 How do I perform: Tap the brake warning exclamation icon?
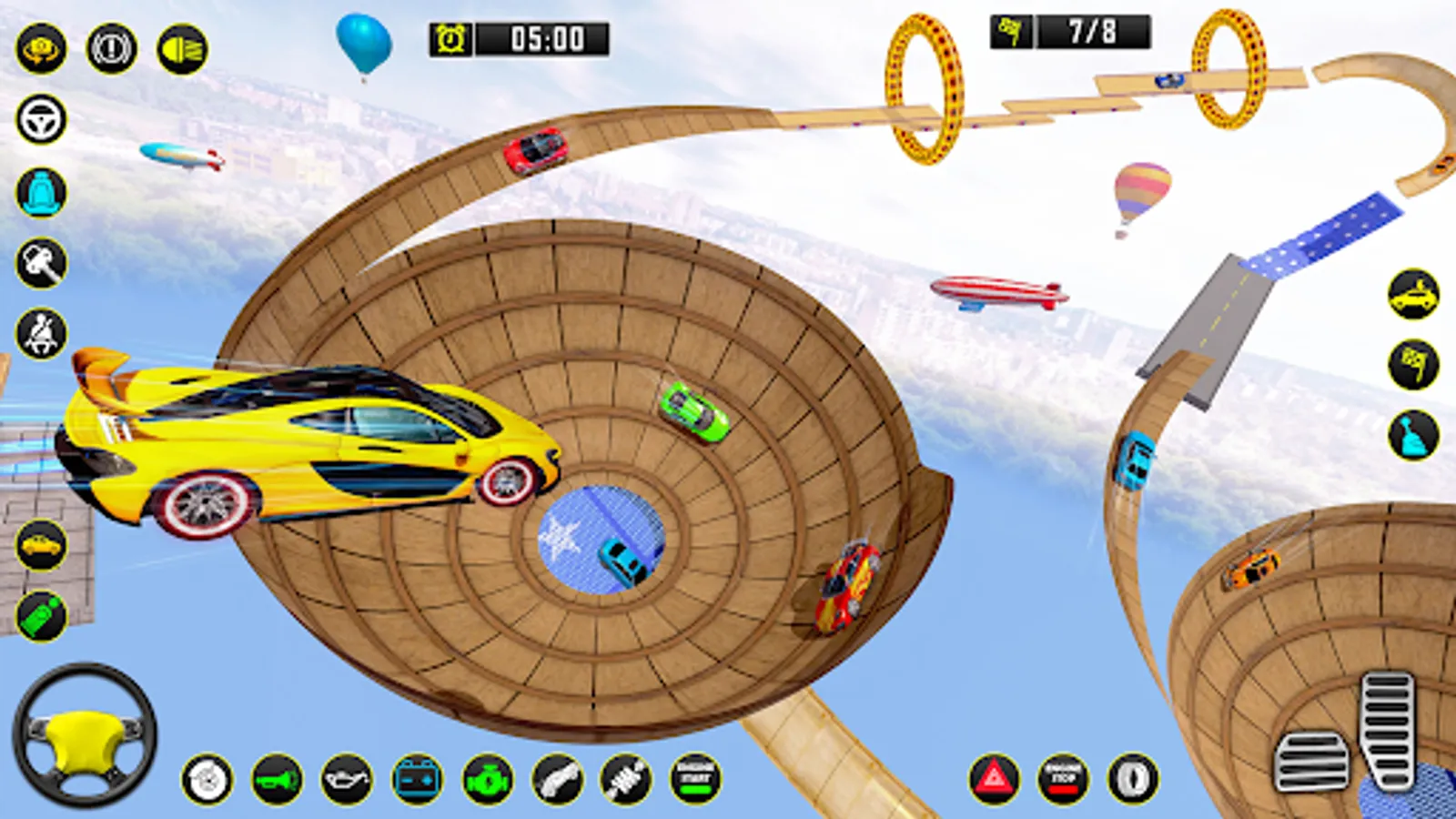pos(112,49)
